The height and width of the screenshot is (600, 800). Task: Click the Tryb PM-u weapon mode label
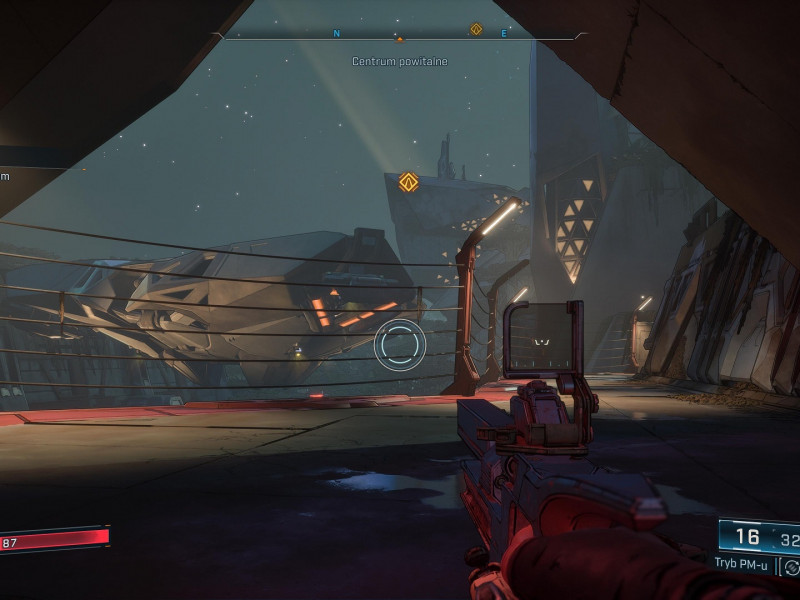pyautogui.click(x=741, y=564)
